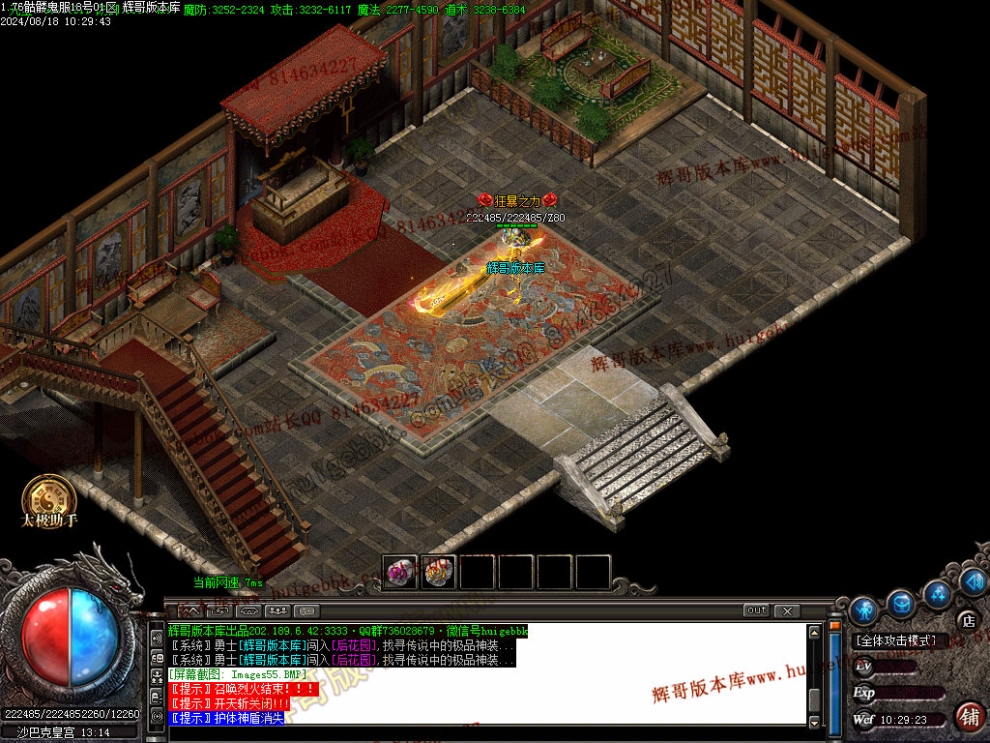Use the first hotbar item slot
This screenshot has width=990, height=743.
(x=401, y=572)
